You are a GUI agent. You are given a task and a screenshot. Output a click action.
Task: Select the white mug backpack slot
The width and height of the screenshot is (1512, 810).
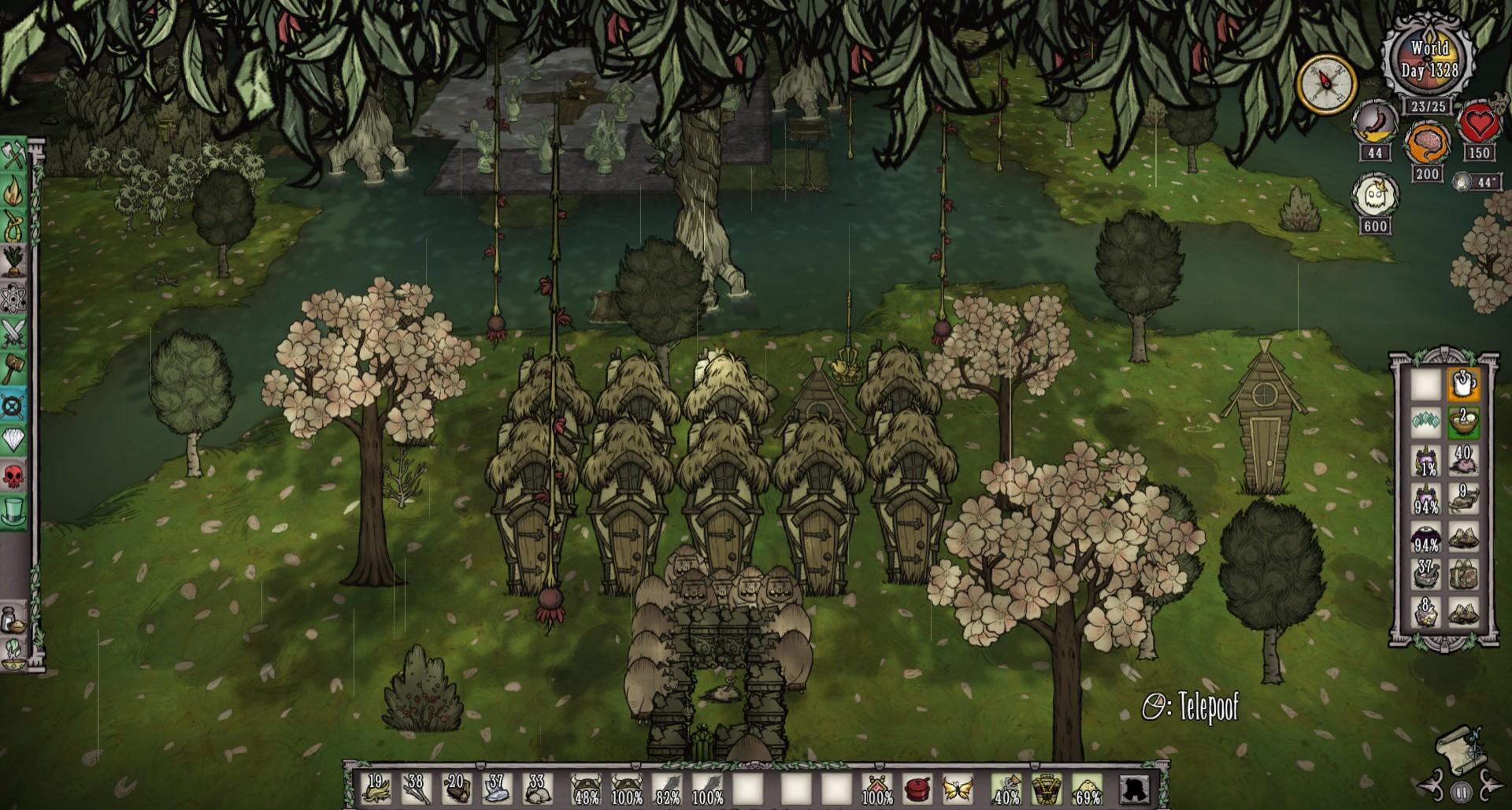pyautogui.click(x=1462, y=385)
